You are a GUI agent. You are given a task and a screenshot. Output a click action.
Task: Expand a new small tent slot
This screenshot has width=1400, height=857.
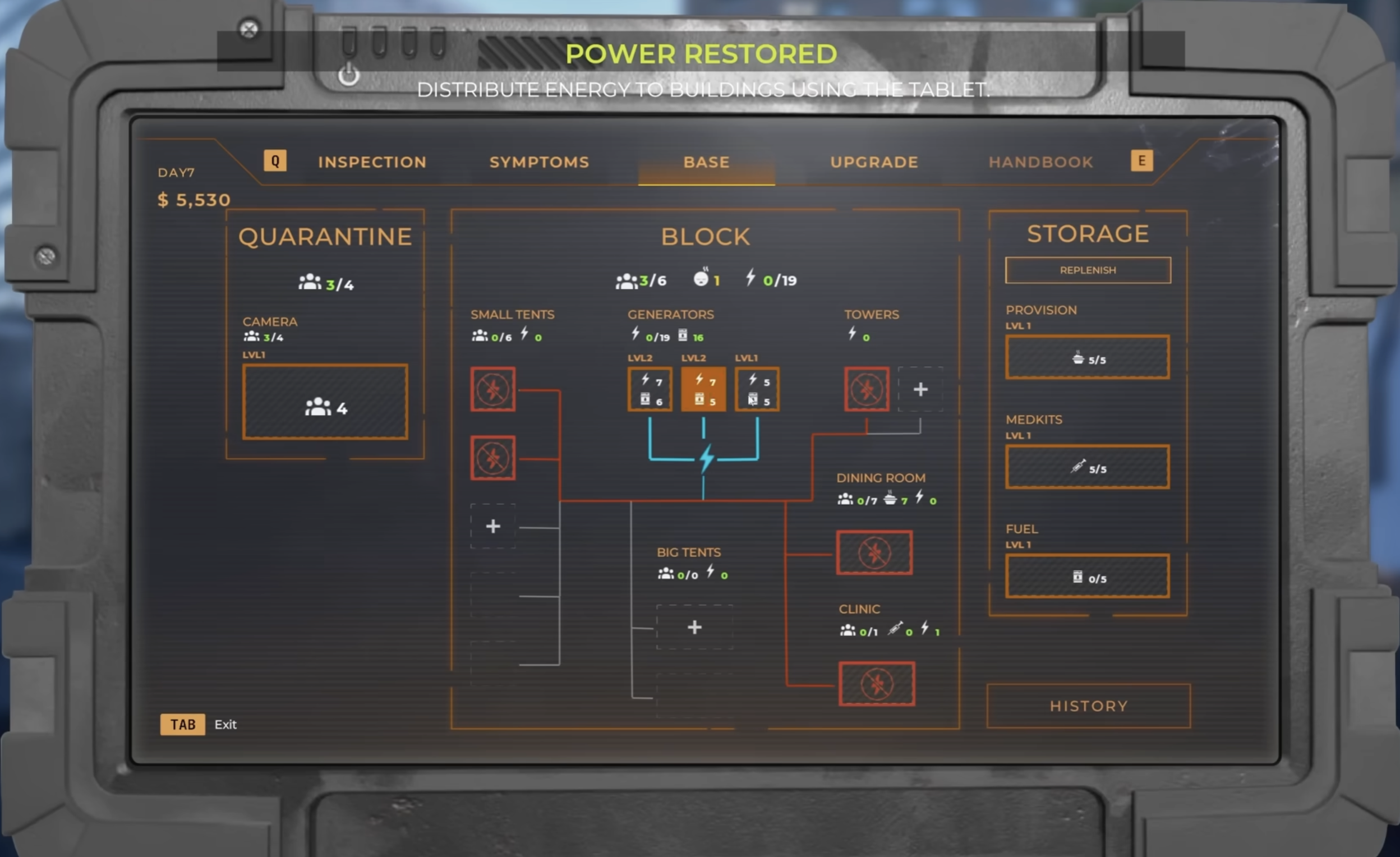(492, 526)
